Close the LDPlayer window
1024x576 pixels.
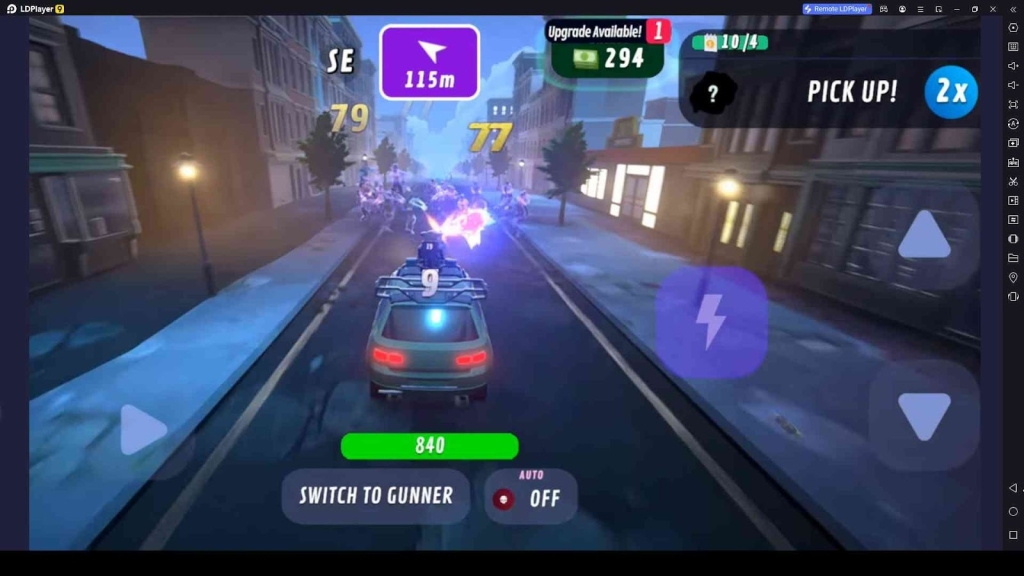point(993,9)
